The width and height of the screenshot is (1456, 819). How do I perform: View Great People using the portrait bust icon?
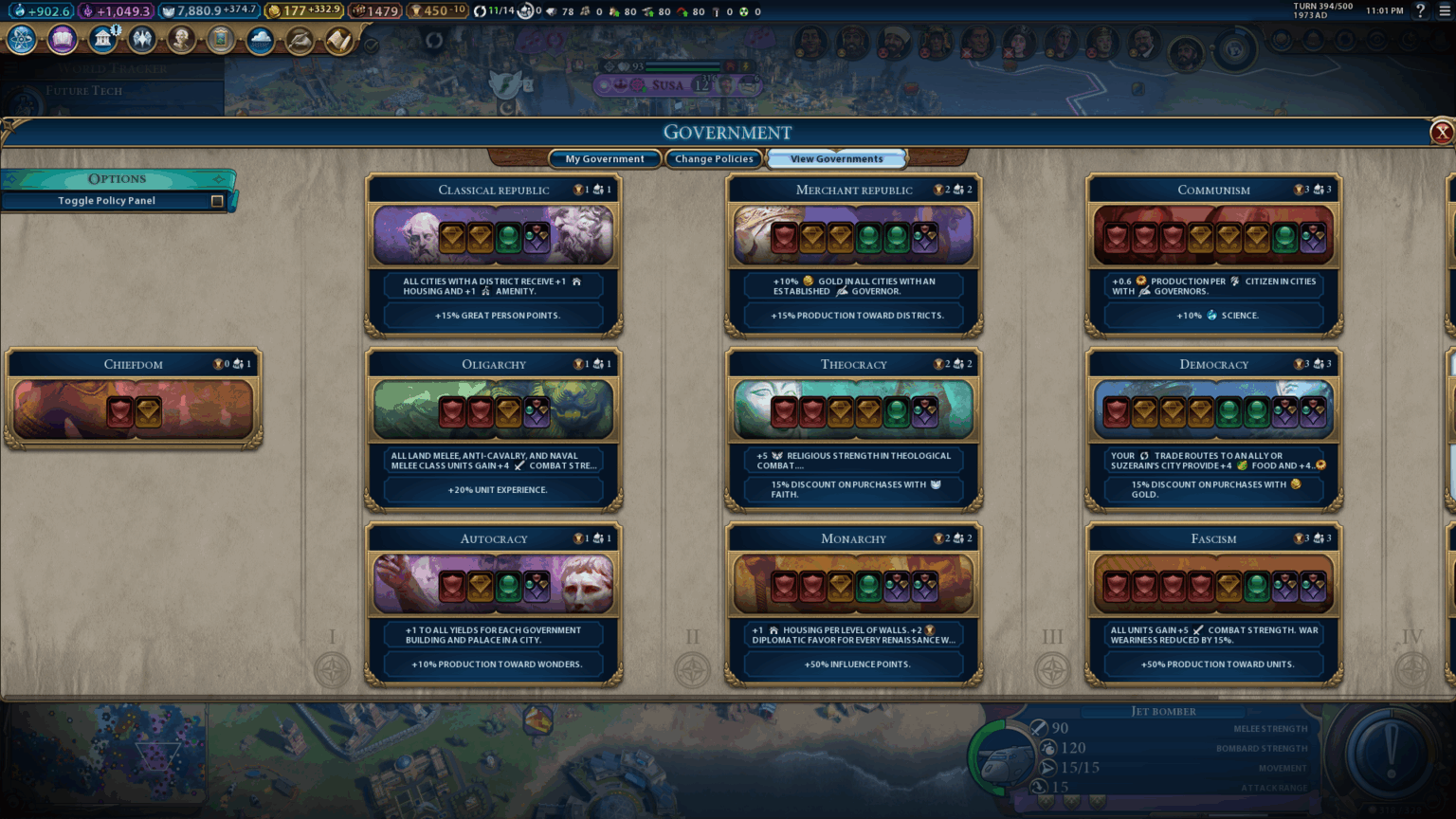pyautogui.click(x=182, y=41)
